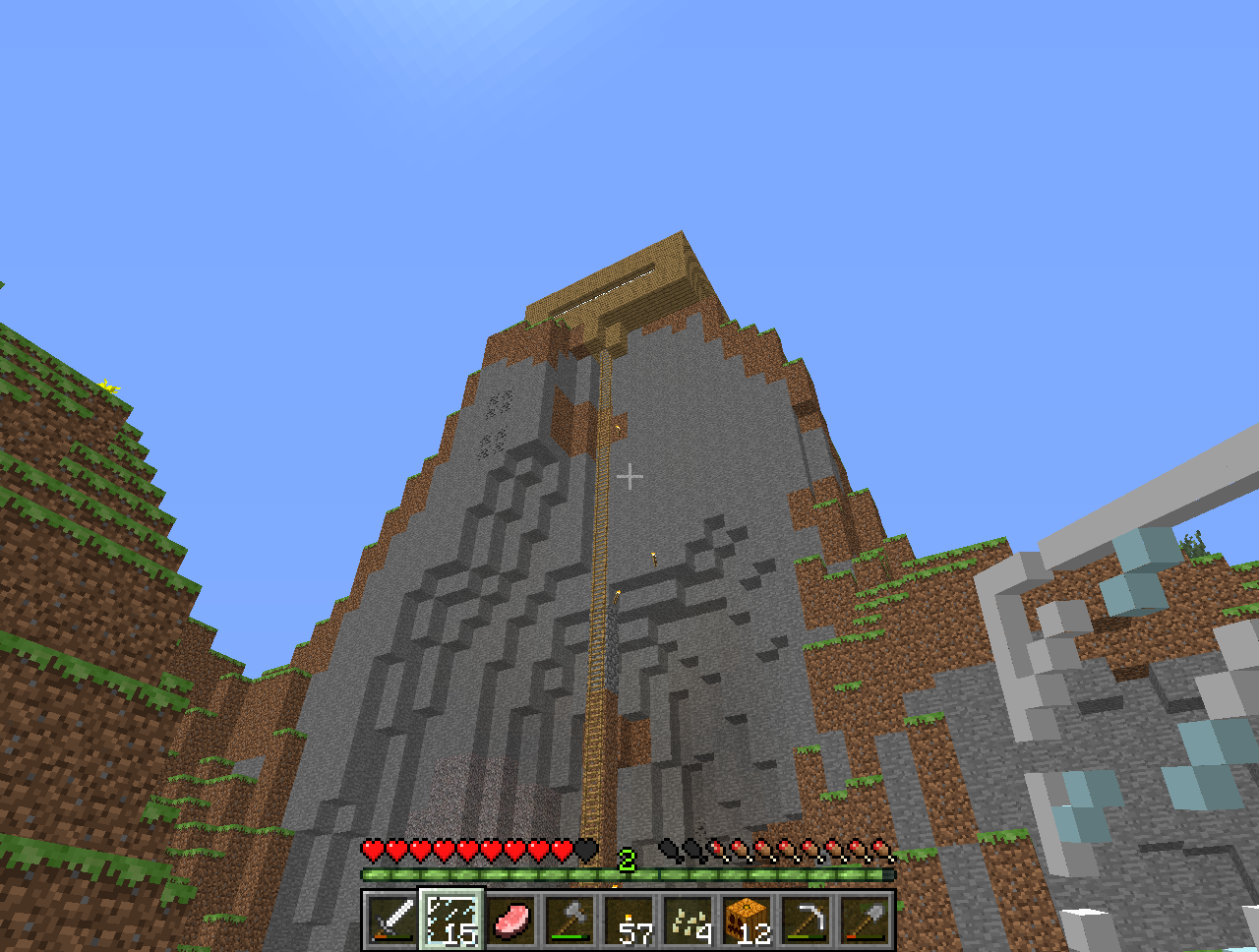Choose the raw porkchop in the hotbar
The image size is (1259, 952).
click(510, 921)
